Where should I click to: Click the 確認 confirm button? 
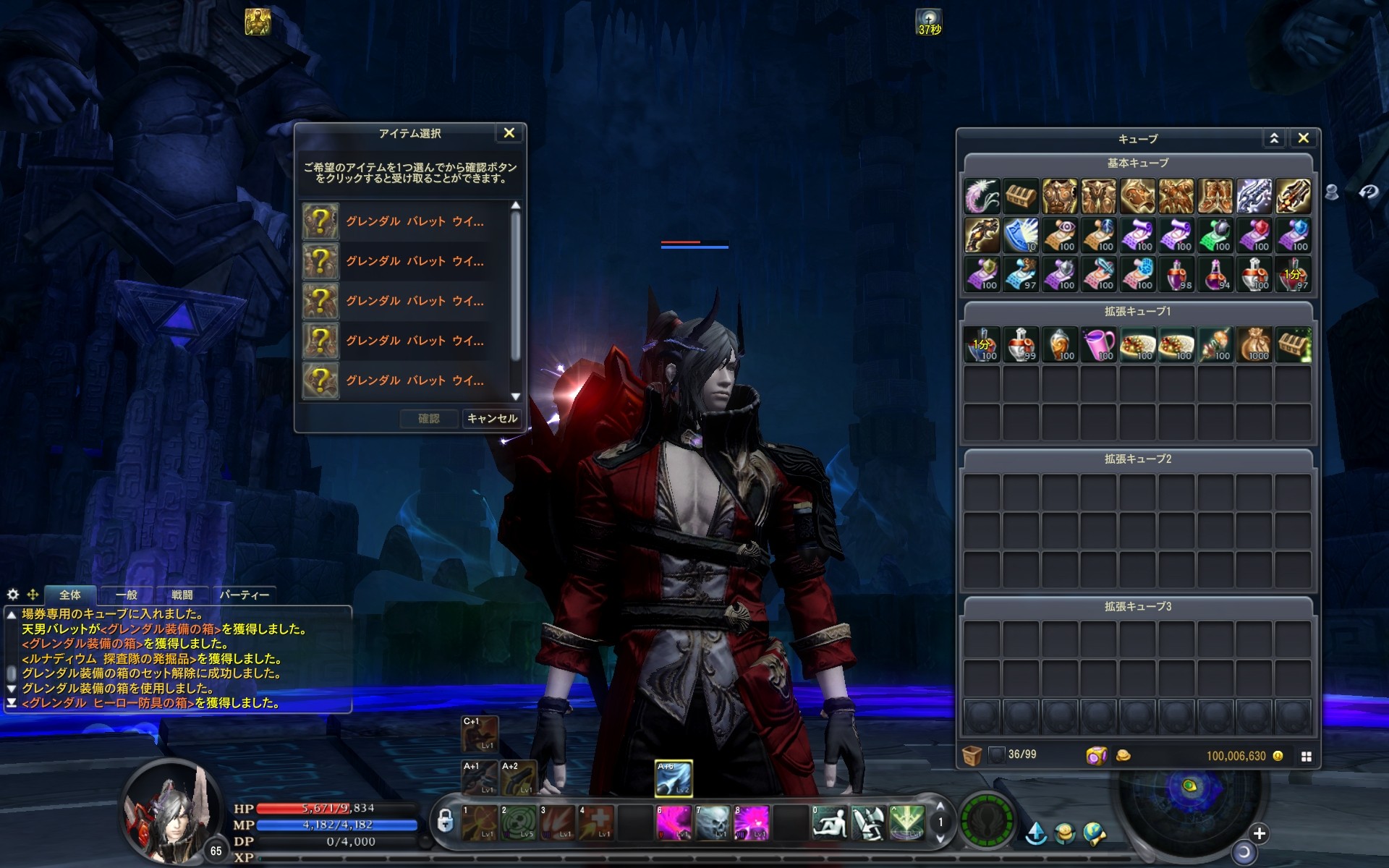coord(429,418)
